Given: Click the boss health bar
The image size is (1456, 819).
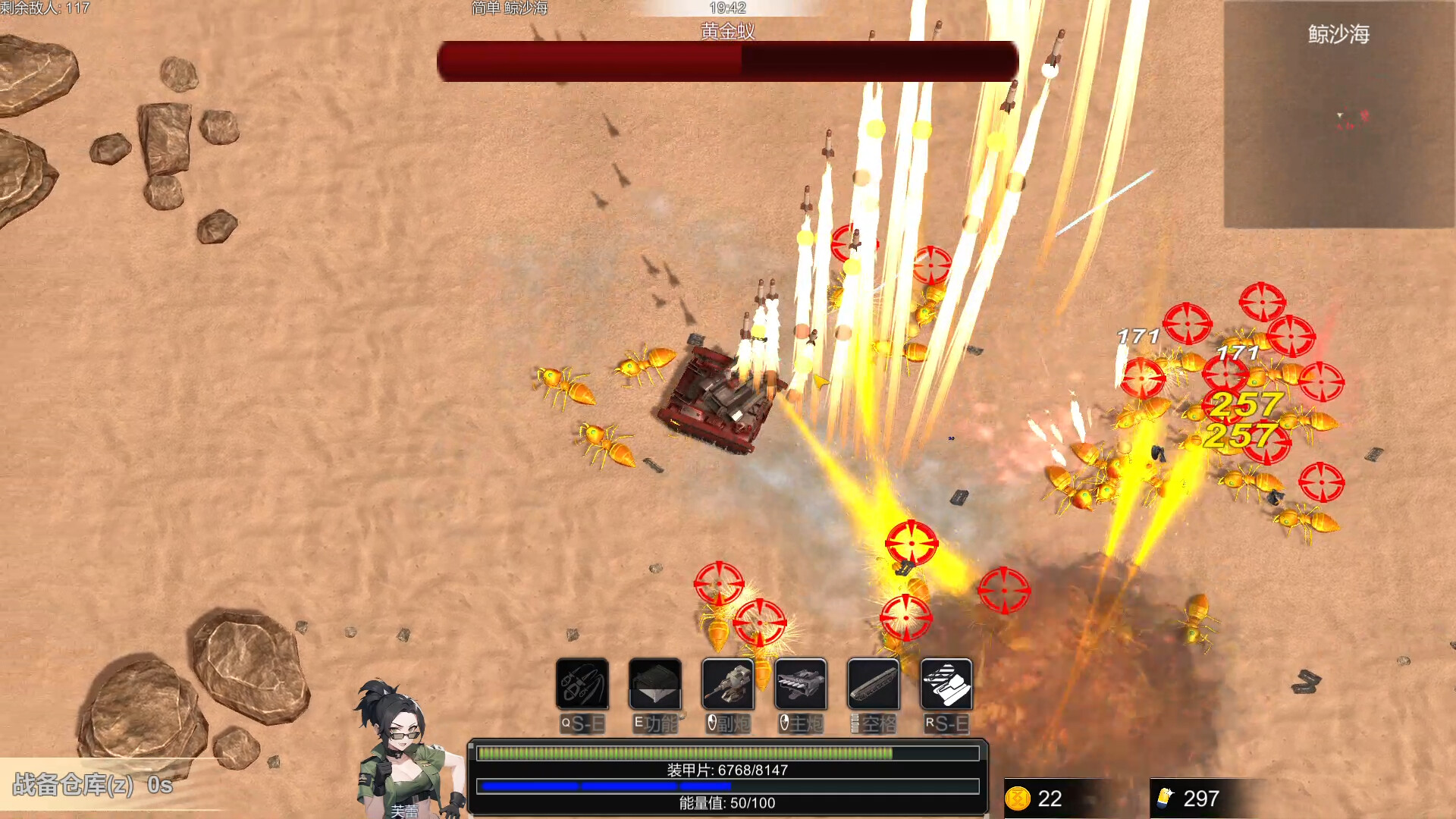Looking at the screenshot, I should tap(726, 63).
